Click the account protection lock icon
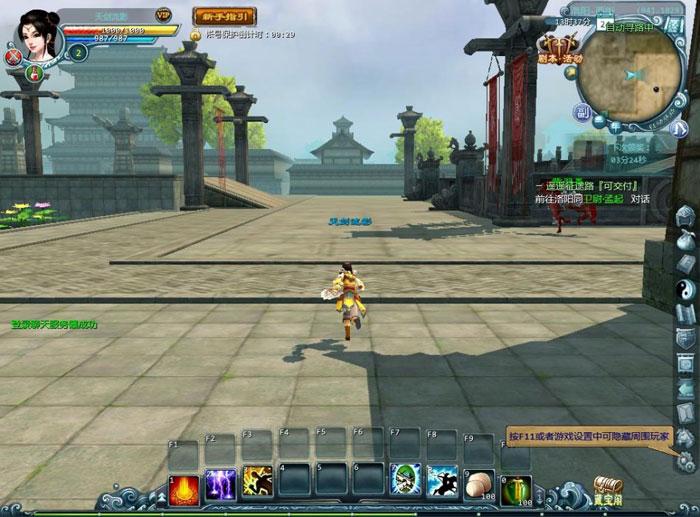700x517 pixels. point(196,34)
